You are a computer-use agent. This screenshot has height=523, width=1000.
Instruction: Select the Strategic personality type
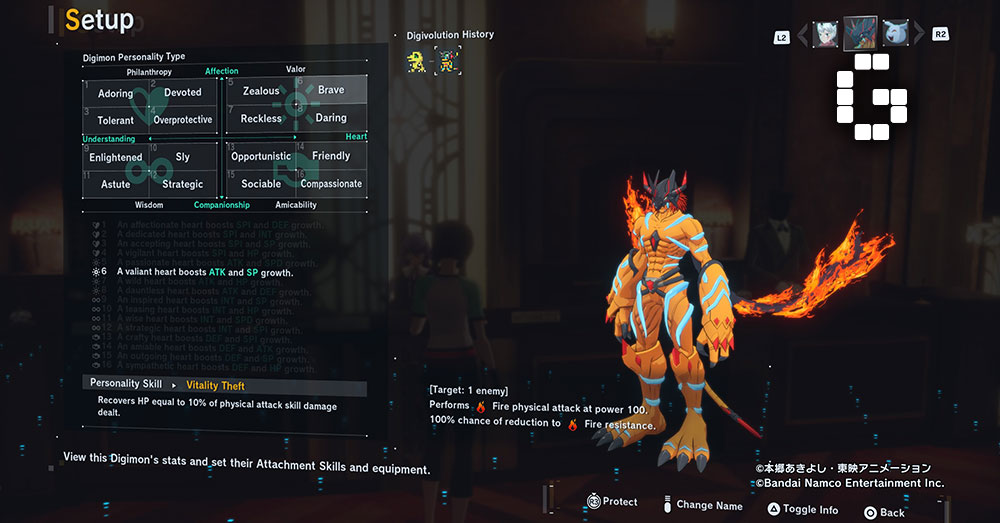point(183,184)
